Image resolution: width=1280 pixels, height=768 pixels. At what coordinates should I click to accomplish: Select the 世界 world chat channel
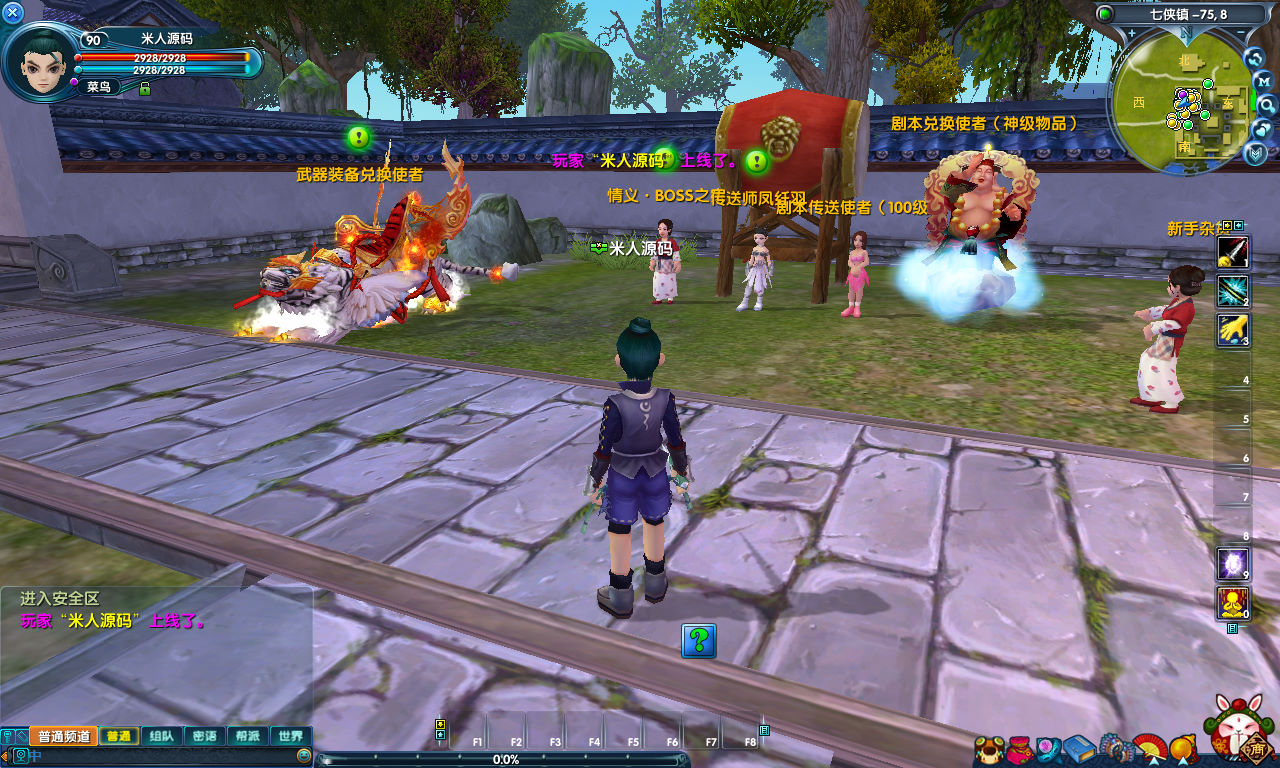(x=290, y=736)
